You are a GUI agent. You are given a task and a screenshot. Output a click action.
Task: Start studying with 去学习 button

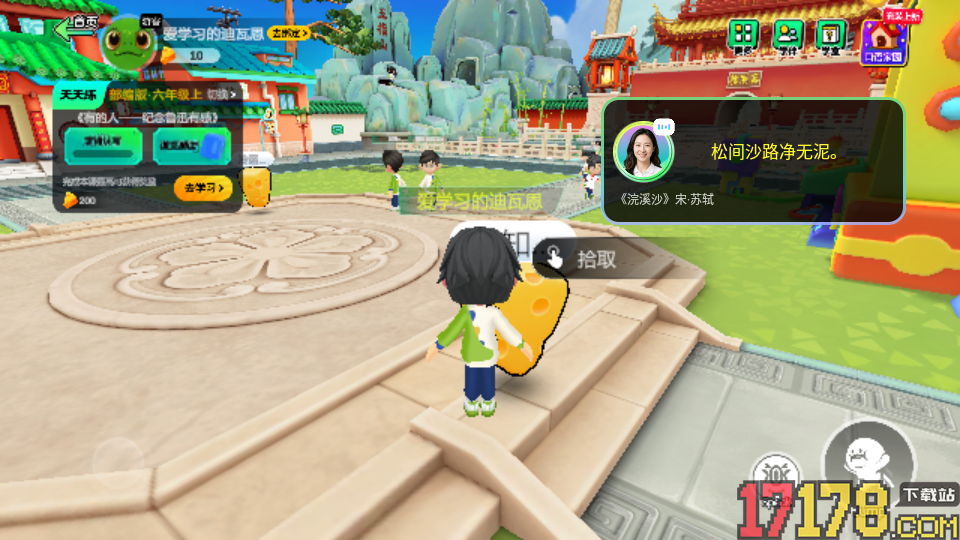[x=203, y=187]
